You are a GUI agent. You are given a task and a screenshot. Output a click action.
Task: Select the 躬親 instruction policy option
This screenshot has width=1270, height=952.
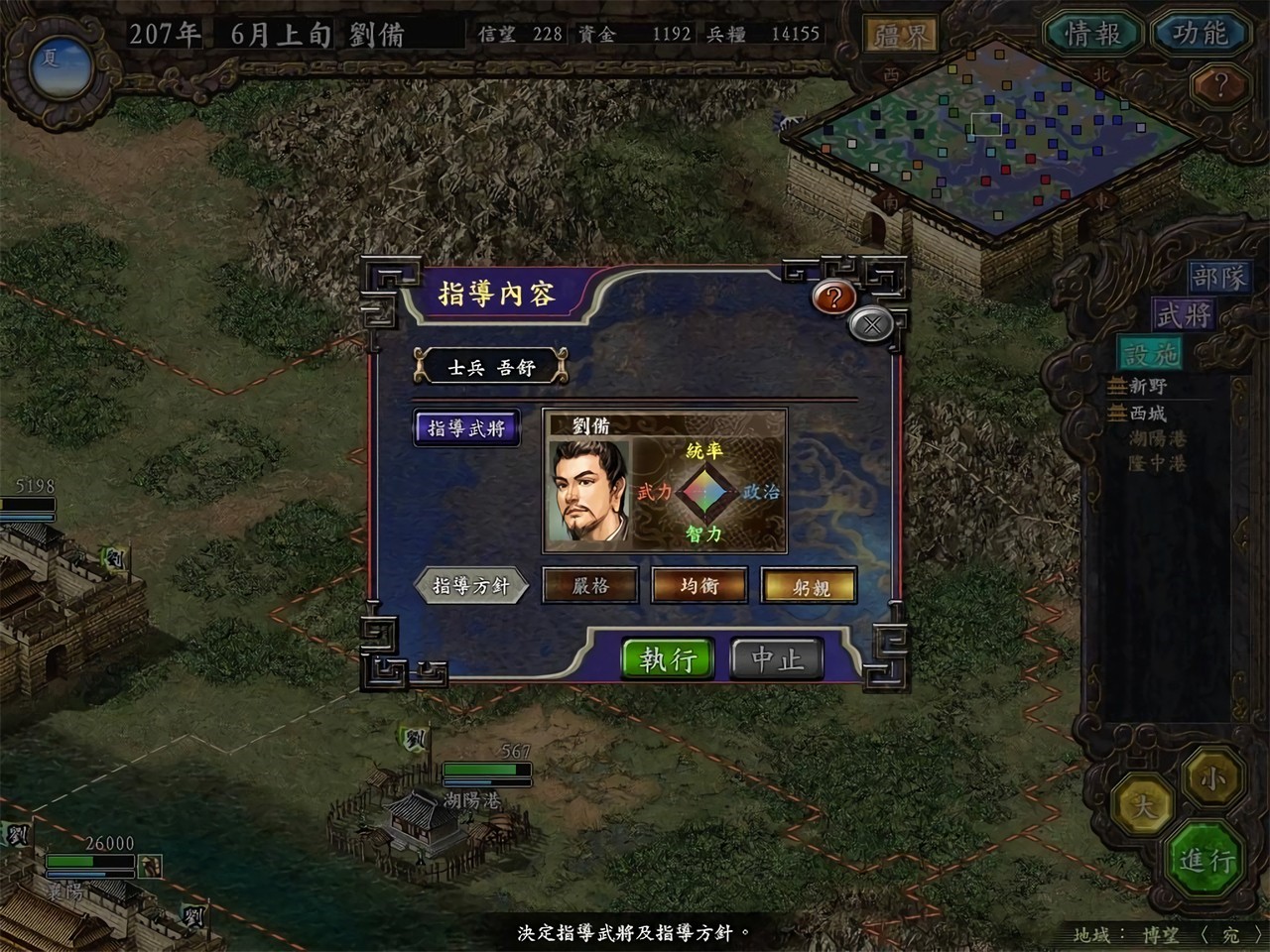[x=809, y=586]
